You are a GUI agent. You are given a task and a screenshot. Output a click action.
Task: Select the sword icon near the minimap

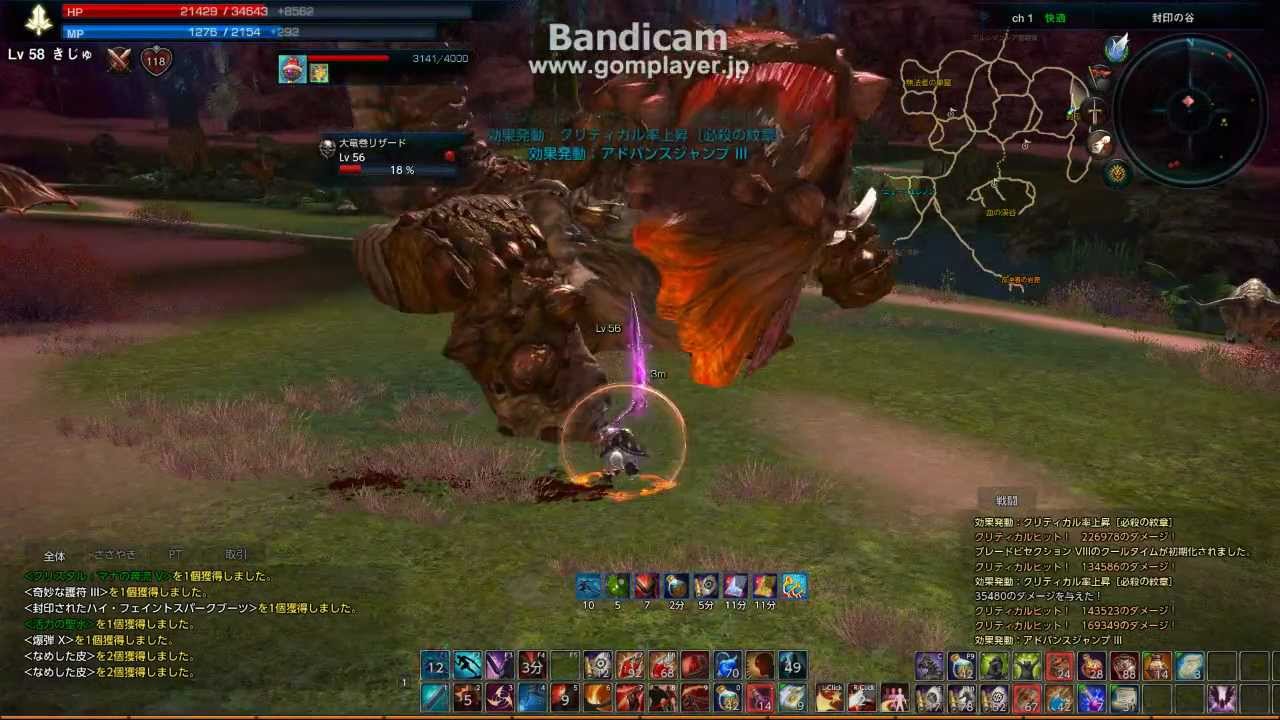pyautogui.click(x=1096, y=111)
